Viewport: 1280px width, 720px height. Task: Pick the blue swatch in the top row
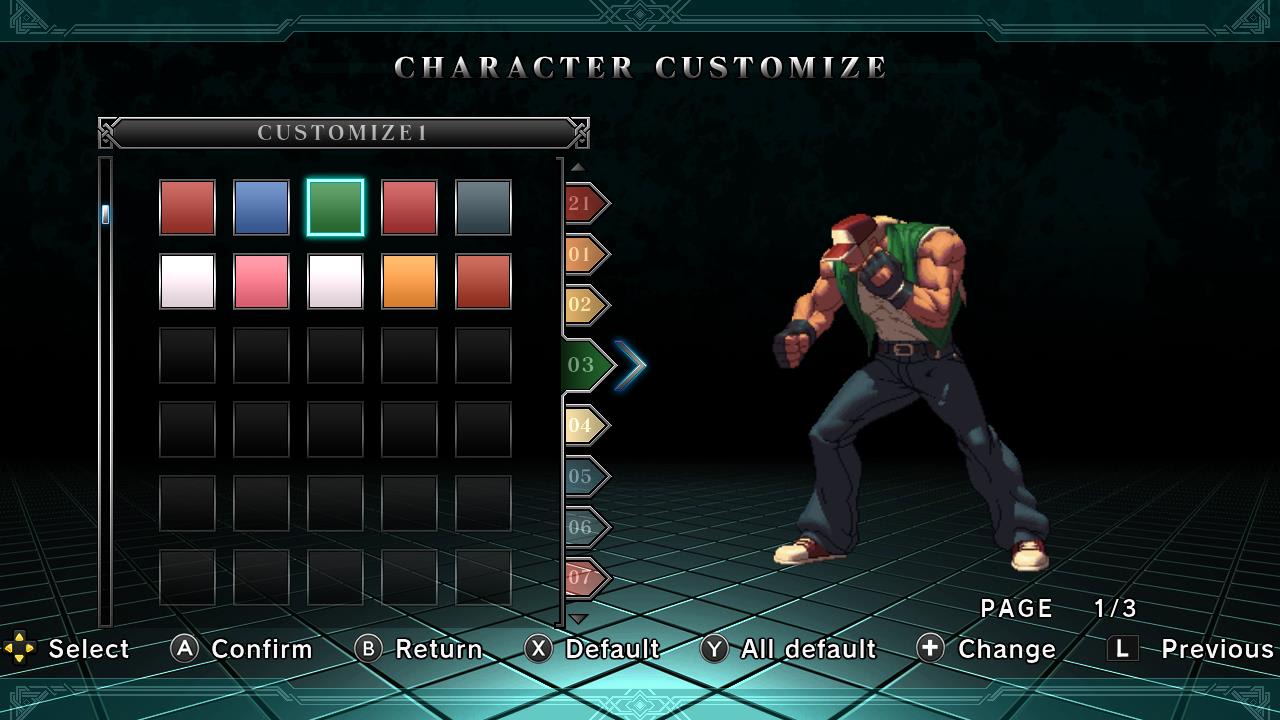click(x=261, y=206)
